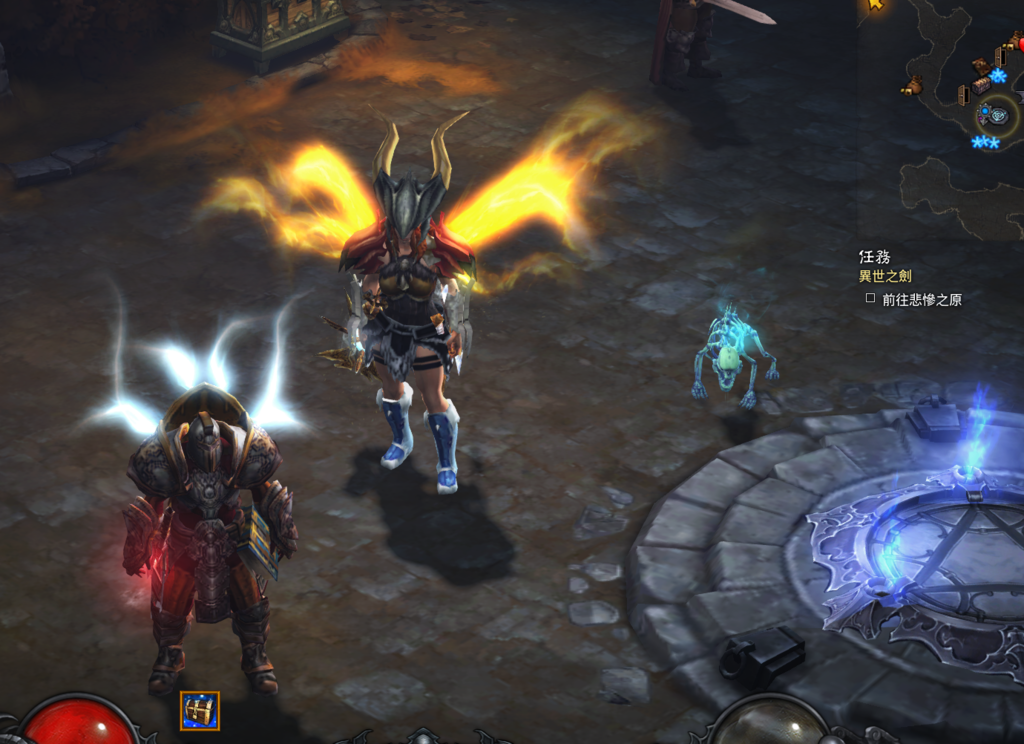Select the 異世之劍 quest title
Image resolution: width=1024 pixels, height=744 pixels.
[884, 276]
